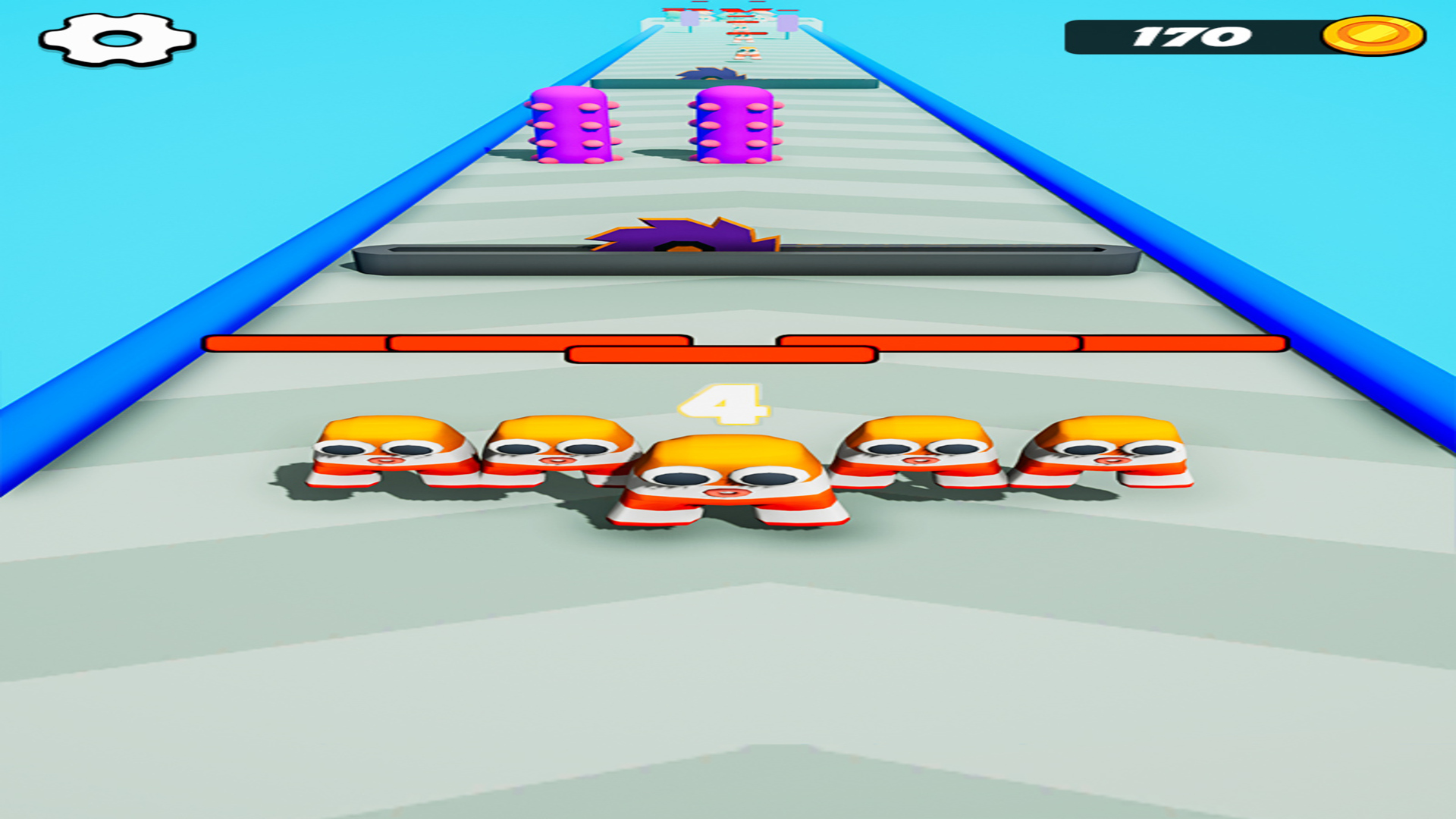This screenshot has height=819, width=1456.
Task: Tap the middle lowered orange barrier
Action: pyautogui.click(x=720, y=355)
